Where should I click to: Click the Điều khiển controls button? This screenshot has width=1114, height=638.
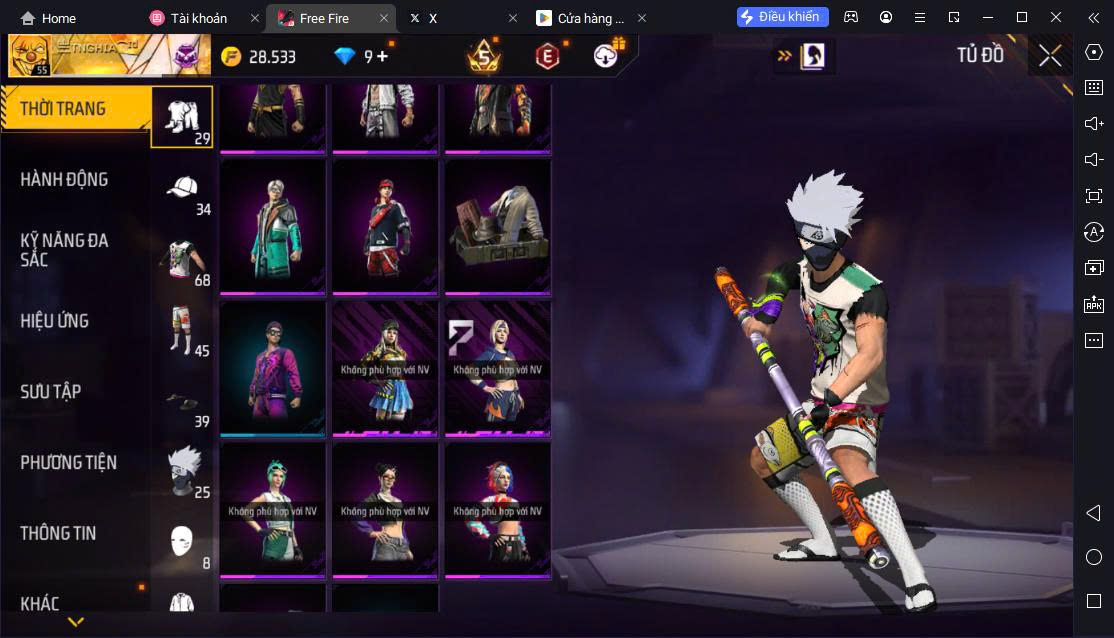click(x=782, y=17)
